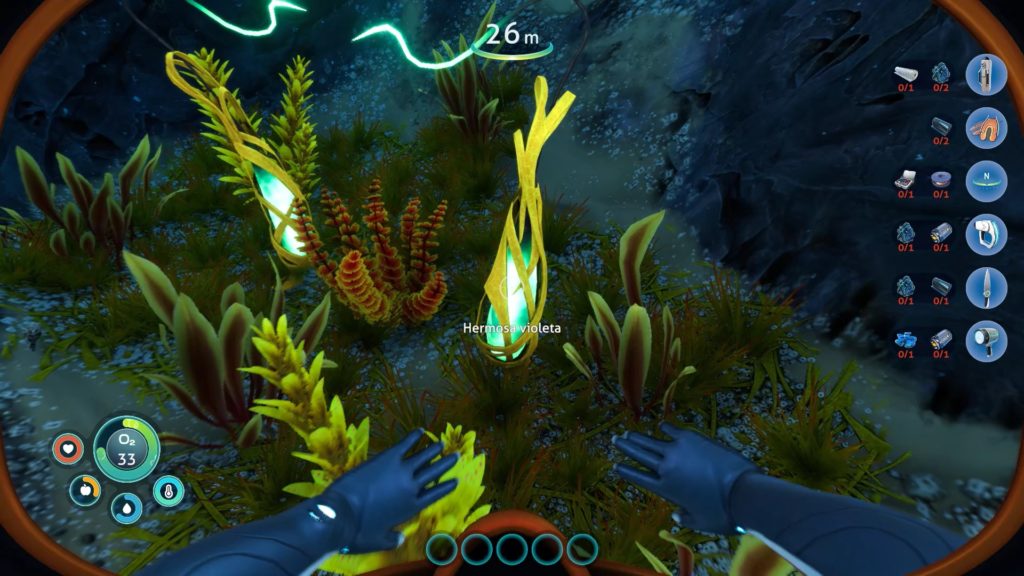This screenshot has width=1024, height=576.
Task: Click the copper wire spool ingredient
Action: pyautogui.click(x=941, y=179)
